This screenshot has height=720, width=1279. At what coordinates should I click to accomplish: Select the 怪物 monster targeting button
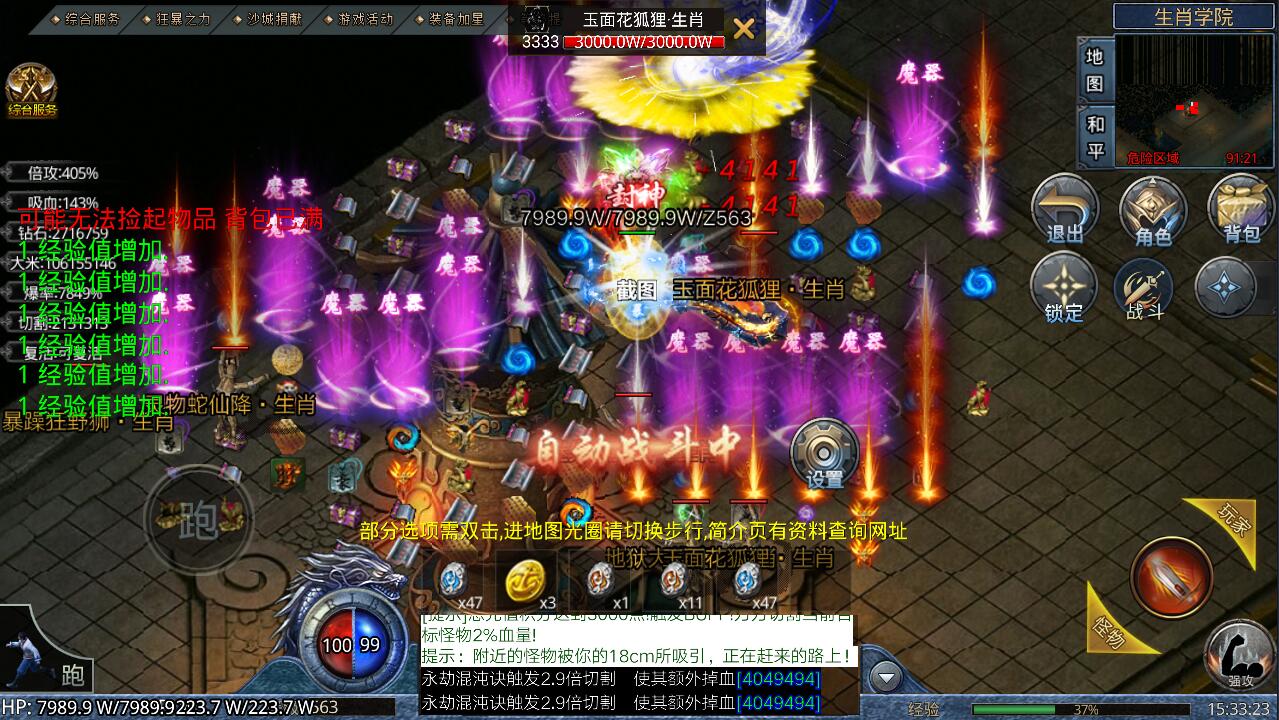point(1110,627)
